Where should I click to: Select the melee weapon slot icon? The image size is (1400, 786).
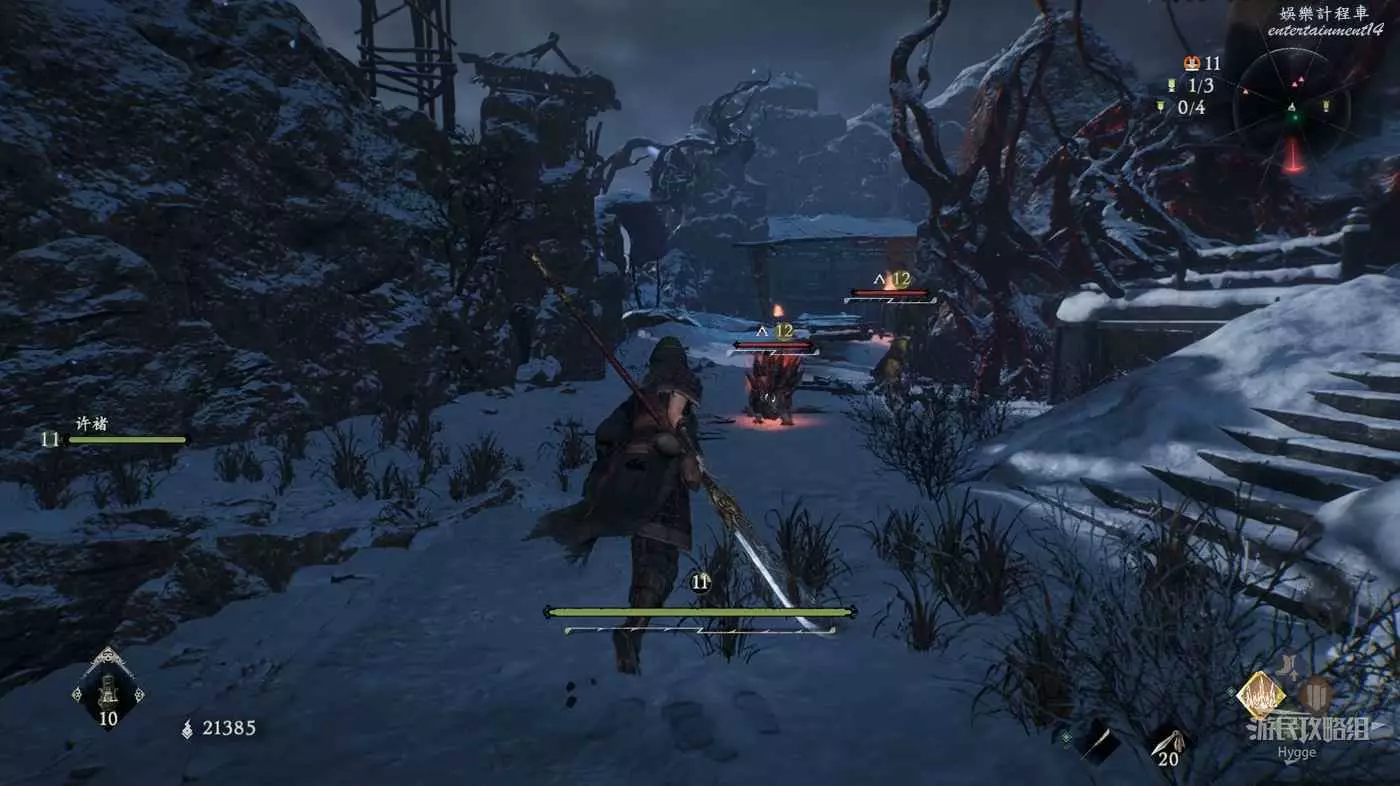tap(1097, 742)
